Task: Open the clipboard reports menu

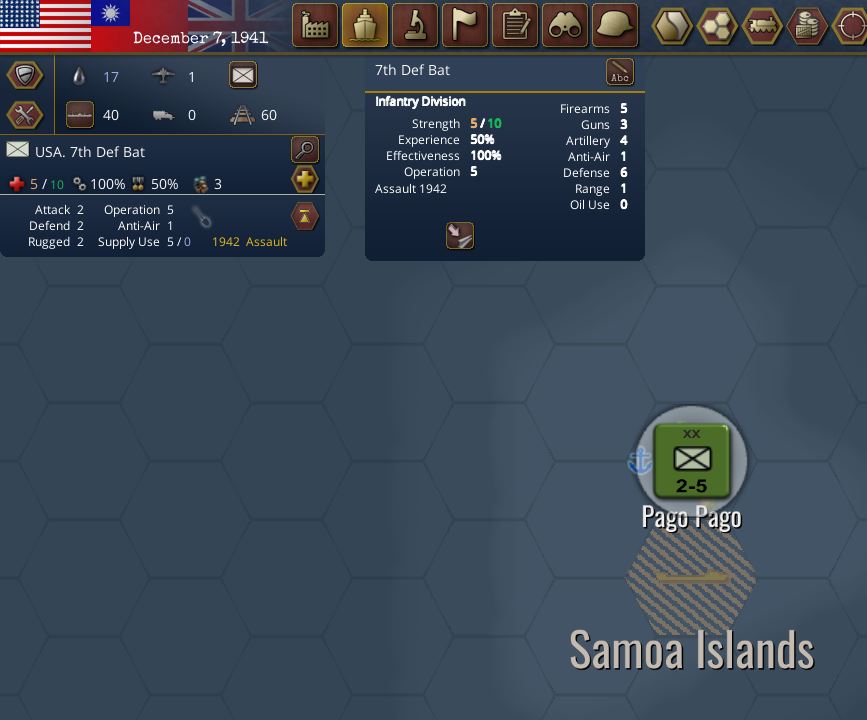Action: point(515,26)
